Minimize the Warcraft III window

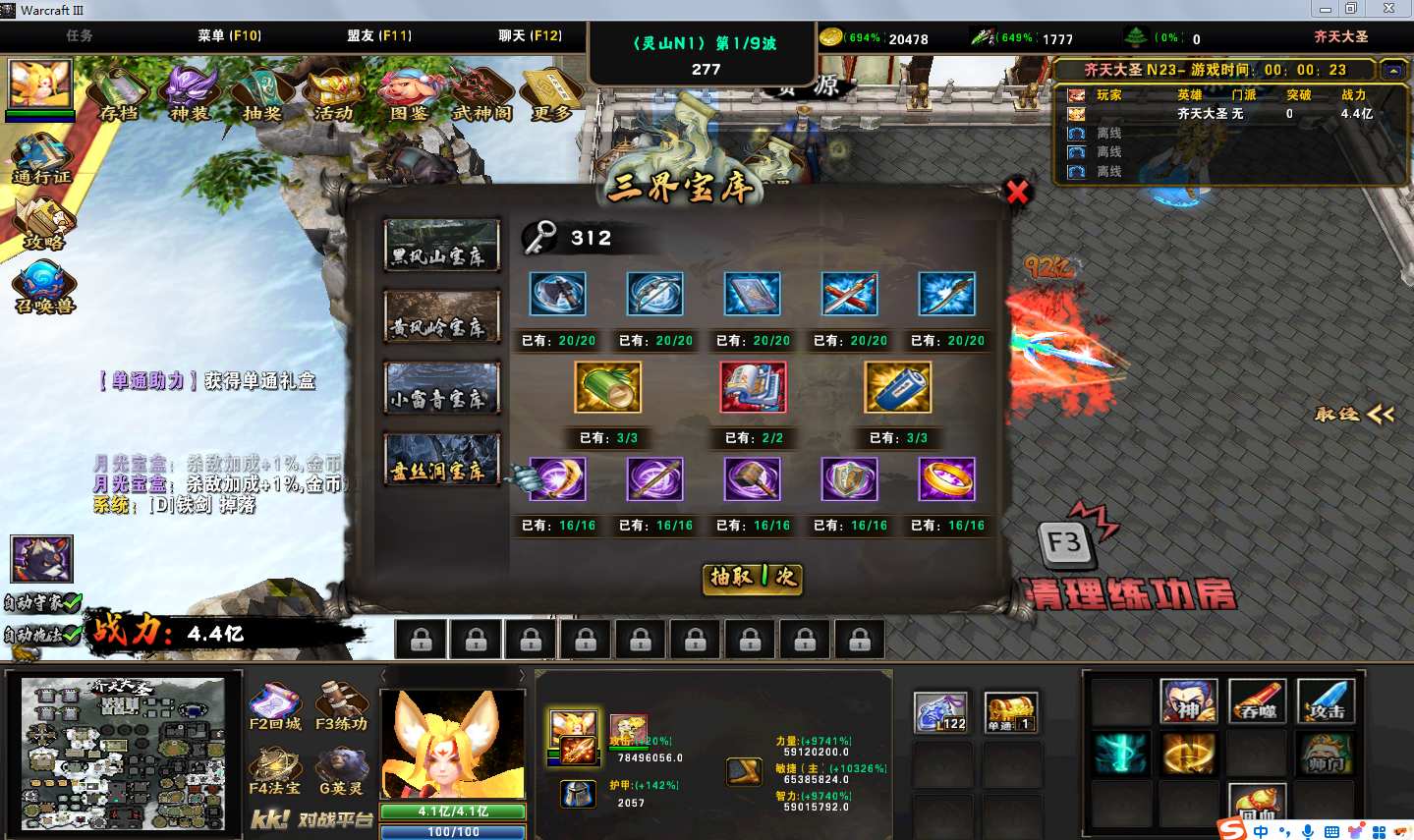point(1326,9)
